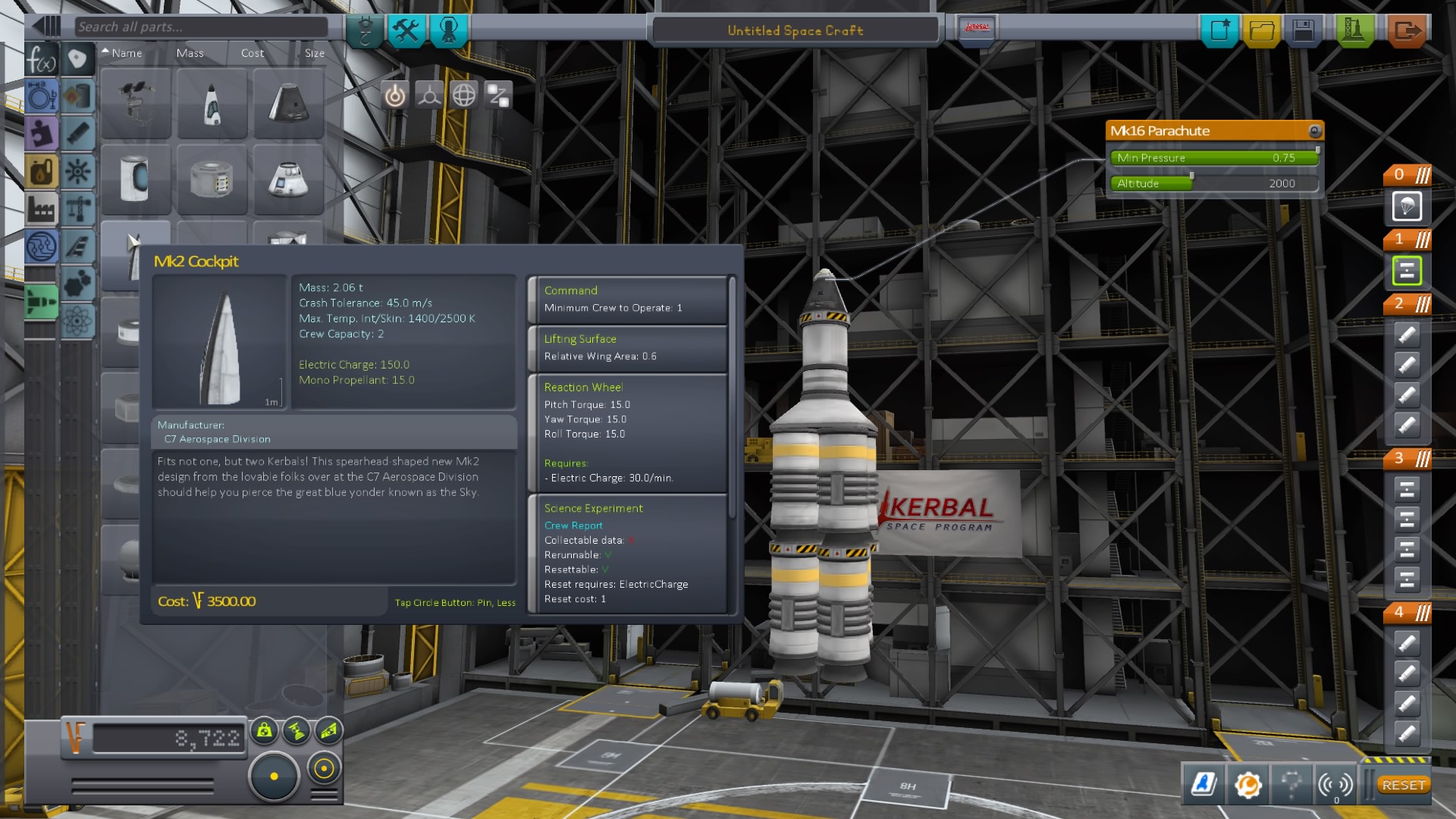The height and width of the screenshot is (819, 1456).
Task: Choose the Offset gizmo tool
Action: pos(429,96)
